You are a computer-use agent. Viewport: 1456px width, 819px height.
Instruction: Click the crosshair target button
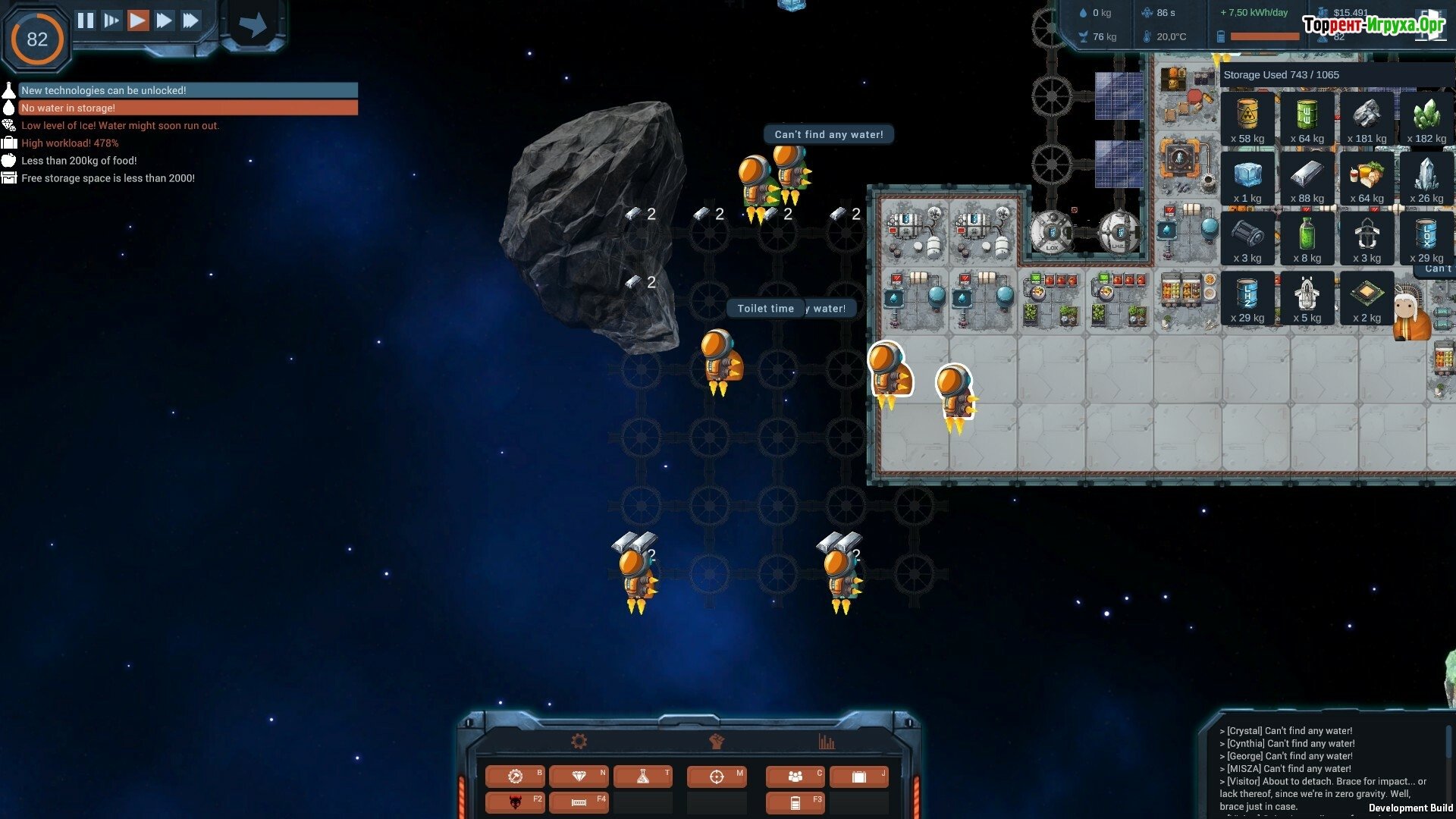pyautogui.click(x=717, y=777)
